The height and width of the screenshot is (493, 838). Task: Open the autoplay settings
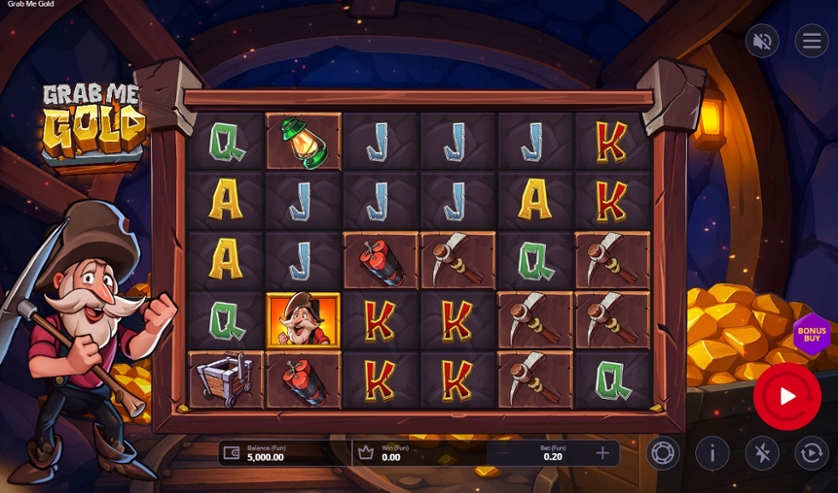pos(811,453)
